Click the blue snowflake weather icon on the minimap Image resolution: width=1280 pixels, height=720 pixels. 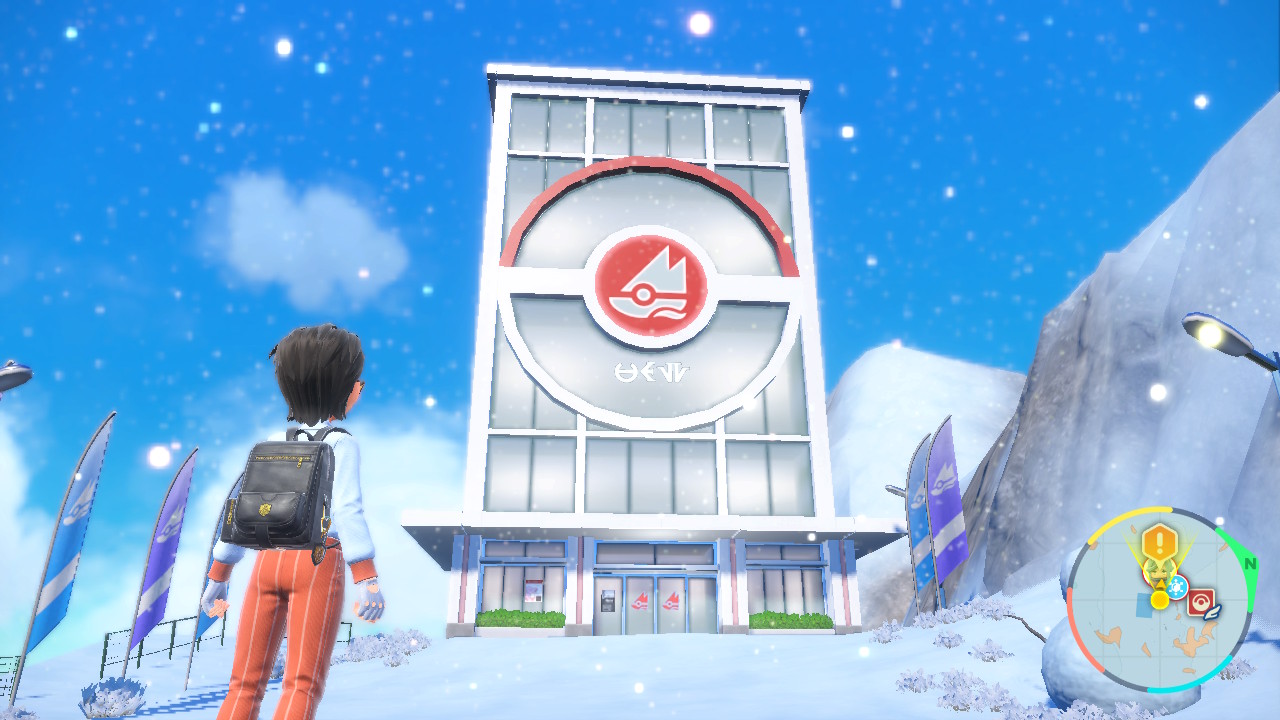pyautogui.click(x=1177, y=586)
